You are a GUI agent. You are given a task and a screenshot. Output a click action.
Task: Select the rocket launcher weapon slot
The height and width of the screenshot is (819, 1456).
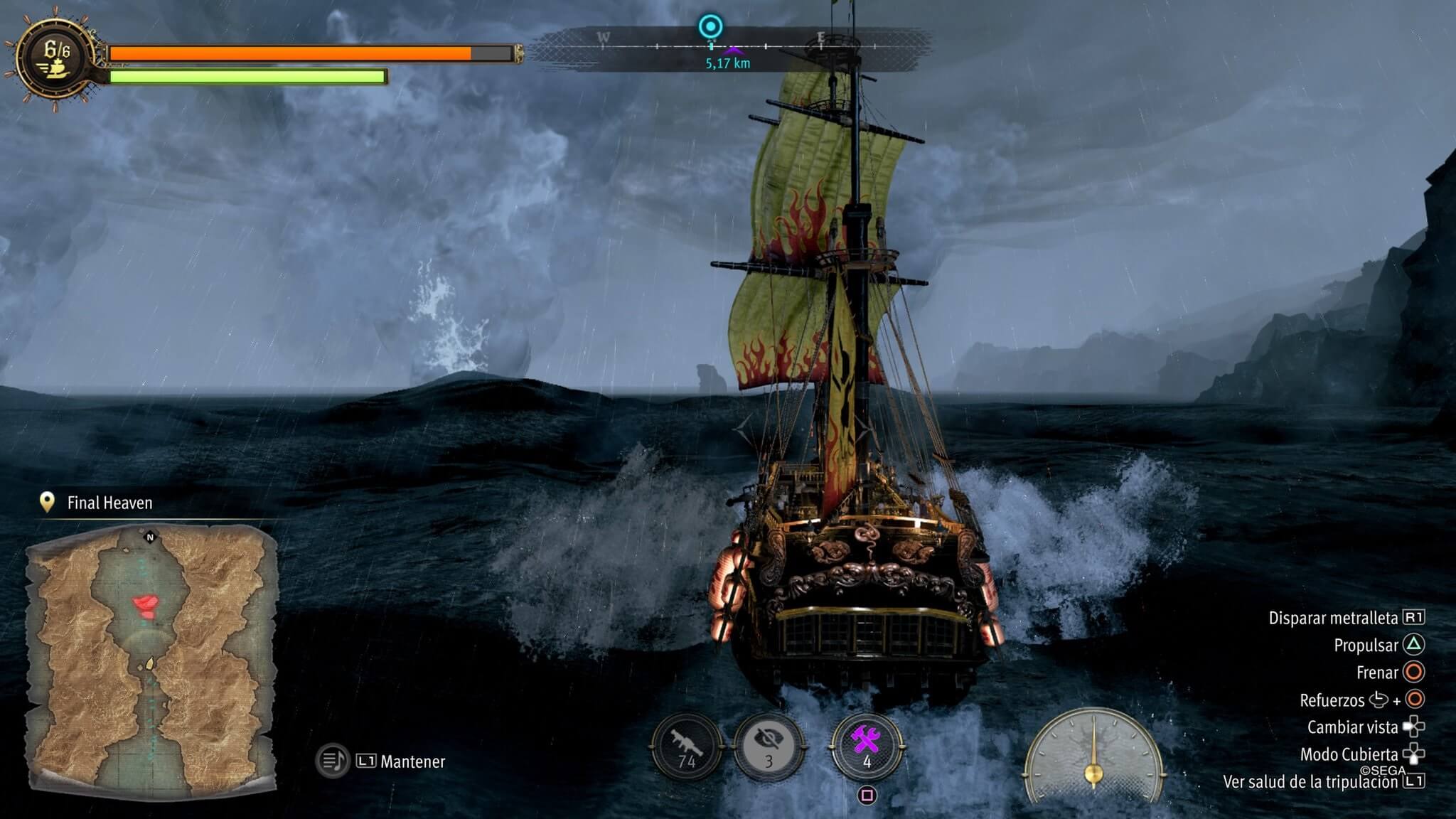pos(686,746)
